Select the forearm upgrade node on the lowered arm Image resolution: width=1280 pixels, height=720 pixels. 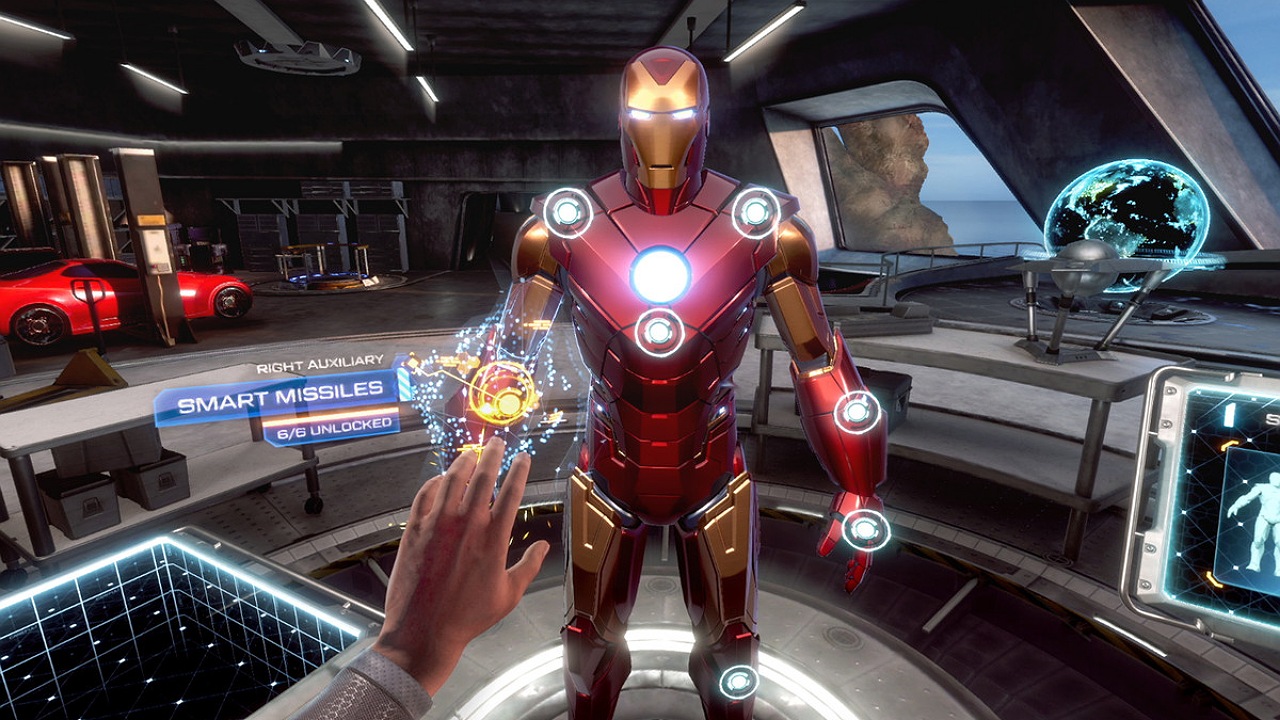(857, 411)
